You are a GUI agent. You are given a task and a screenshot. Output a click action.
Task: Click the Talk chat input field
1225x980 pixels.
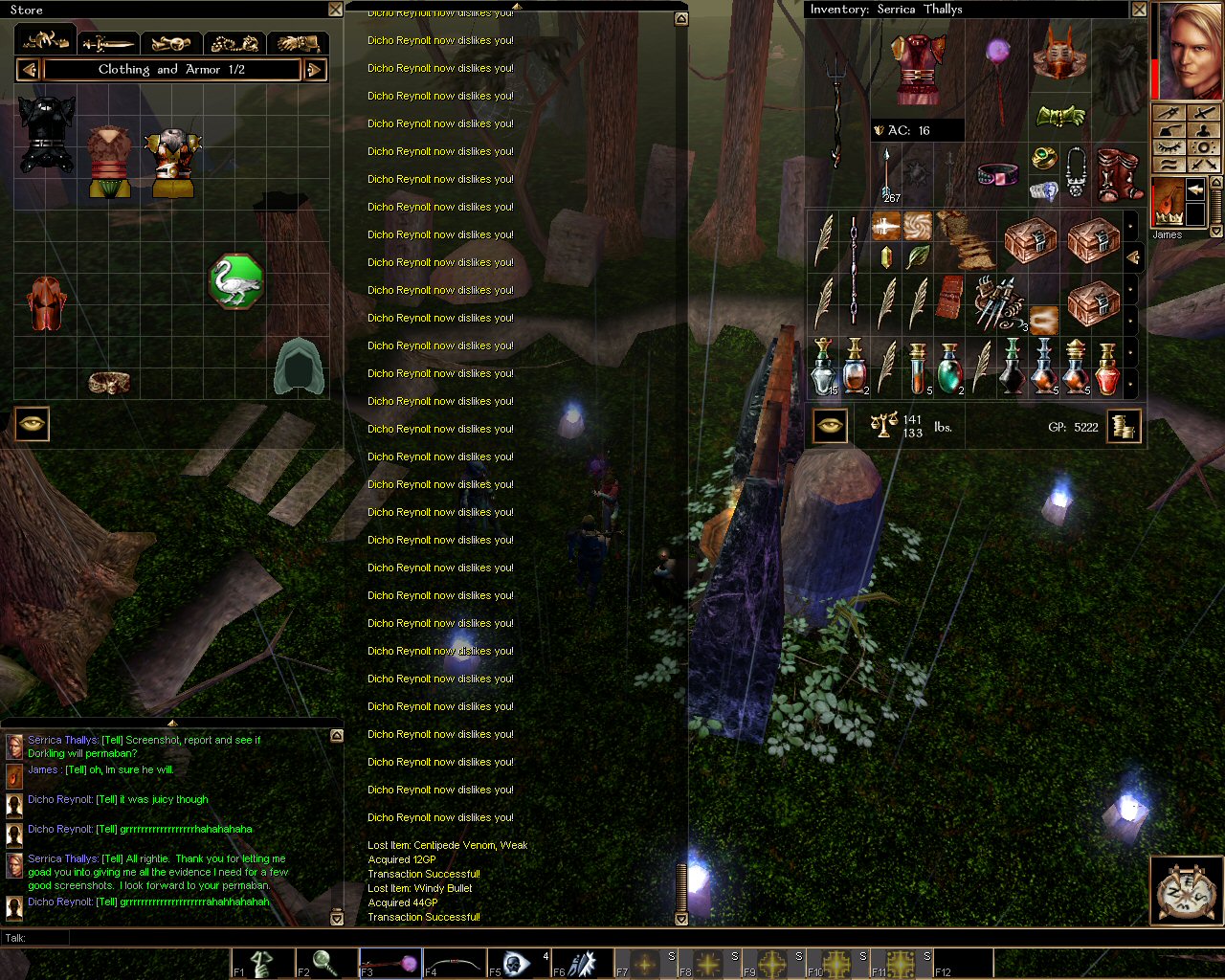[574, 938]
